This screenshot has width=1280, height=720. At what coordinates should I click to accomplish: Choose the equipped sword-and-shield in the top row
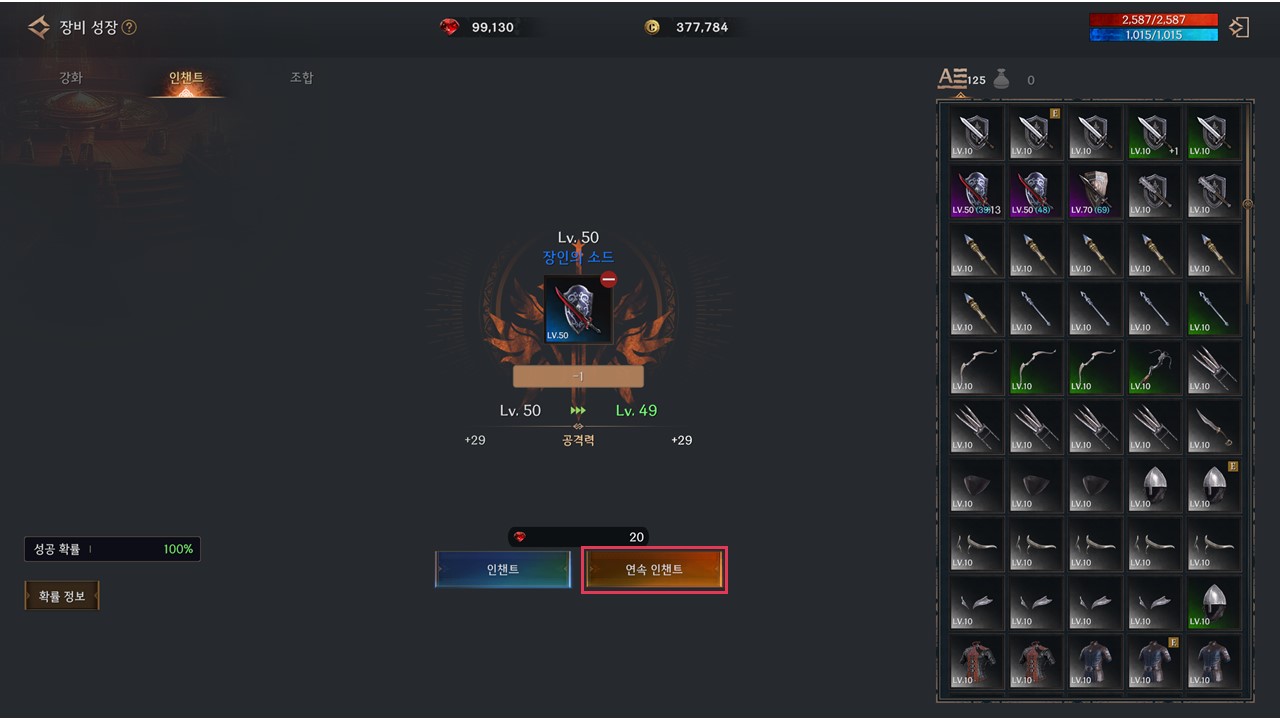pos(1035,133)
